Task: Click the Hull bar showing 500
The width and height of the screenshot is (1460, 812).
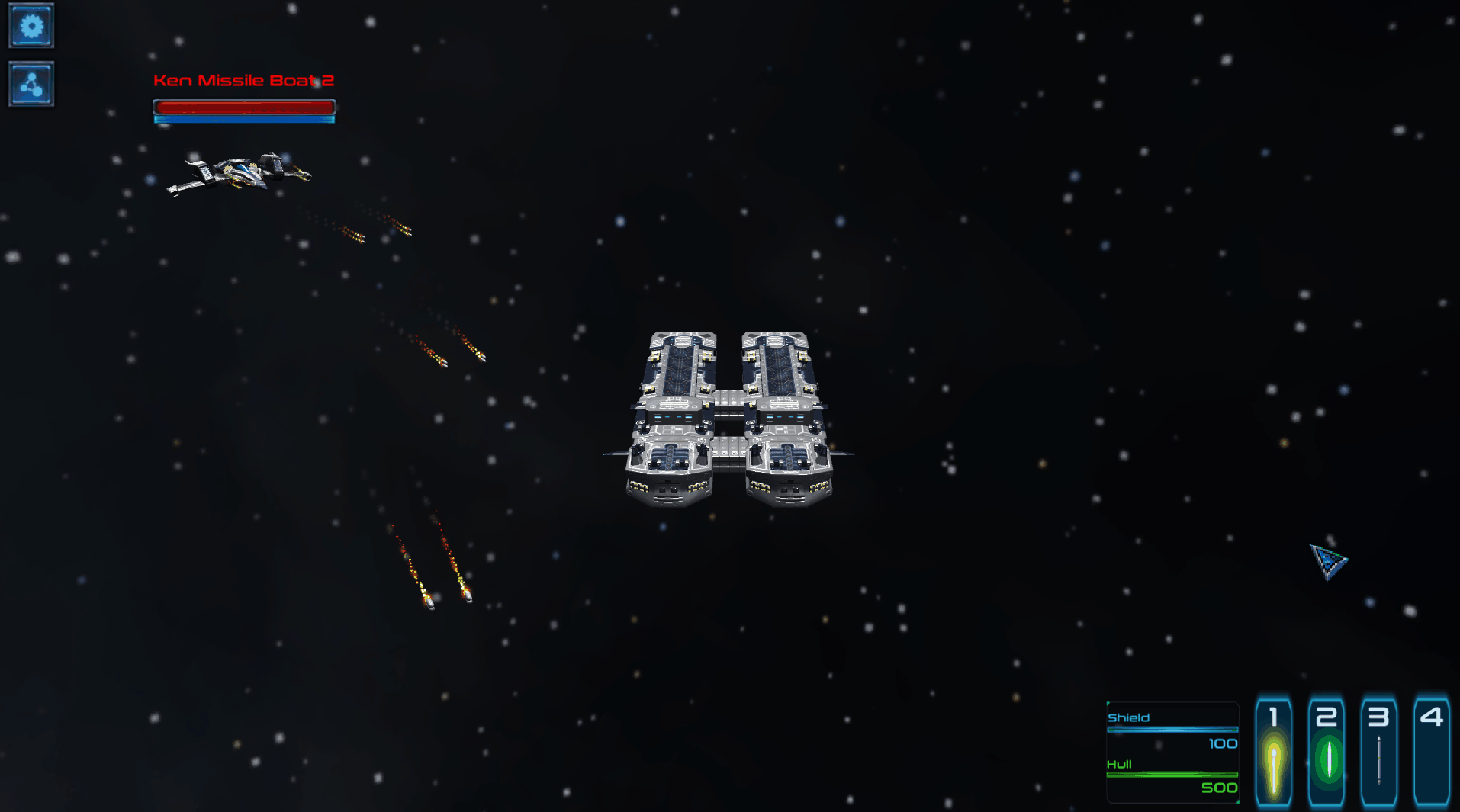Action: tap(1172, 775)
